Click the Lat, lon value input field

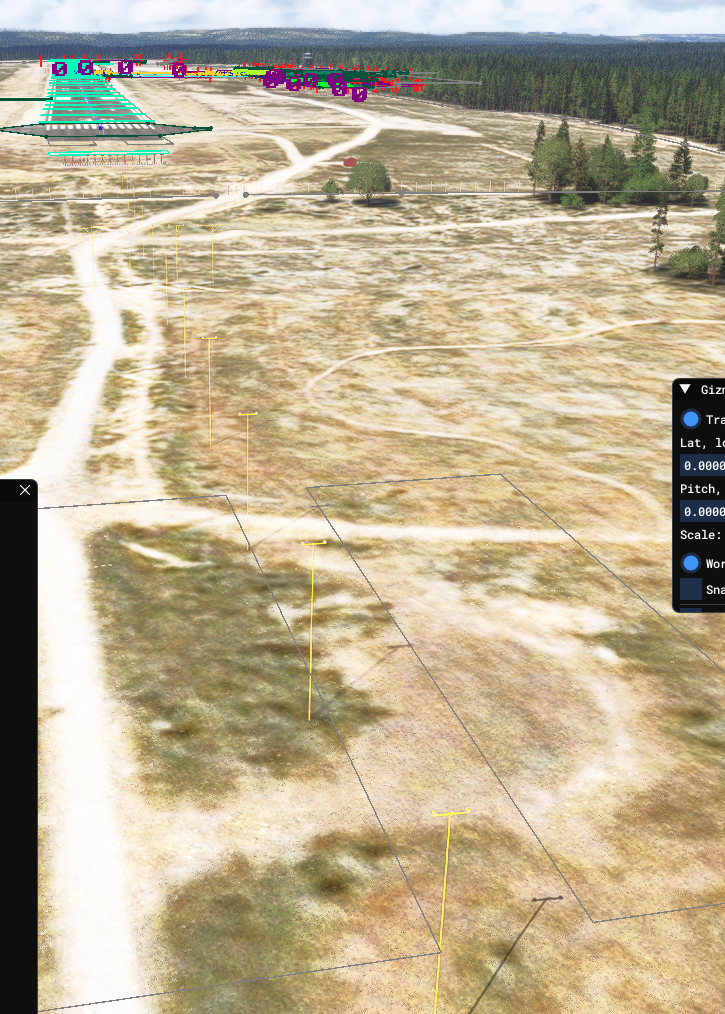click(x=703, y=466)
